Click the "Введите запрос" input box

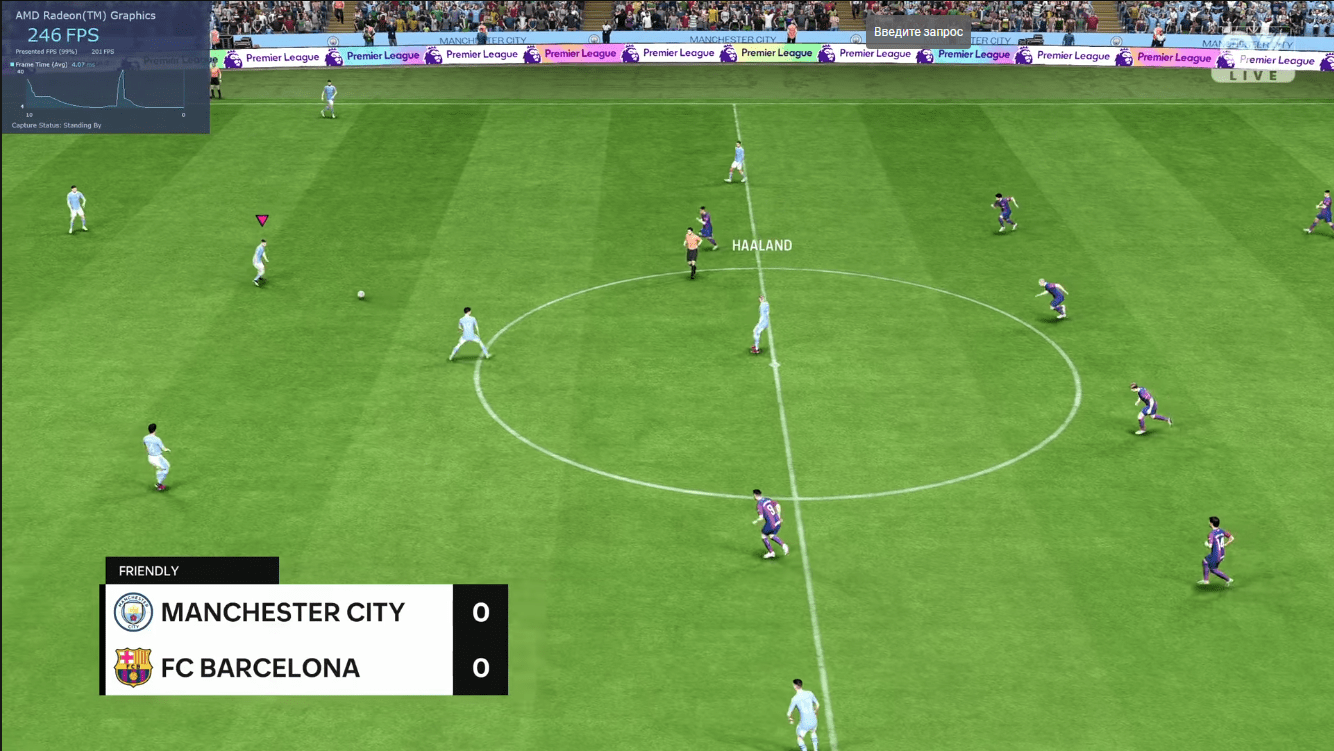click(x=918, y=32)
